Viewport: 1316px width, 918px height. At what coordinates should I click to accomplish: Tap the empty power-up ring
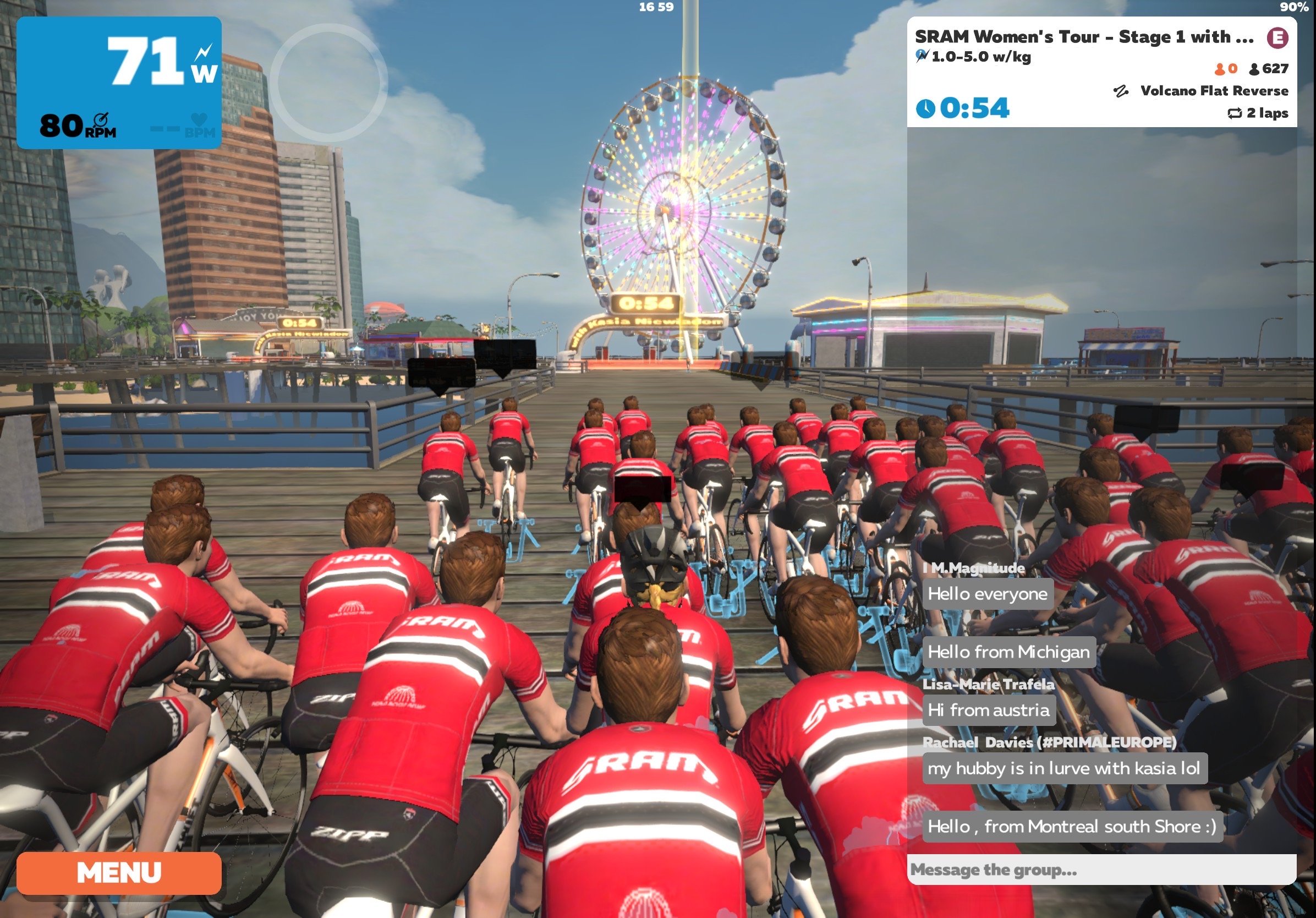coord(328,83)
